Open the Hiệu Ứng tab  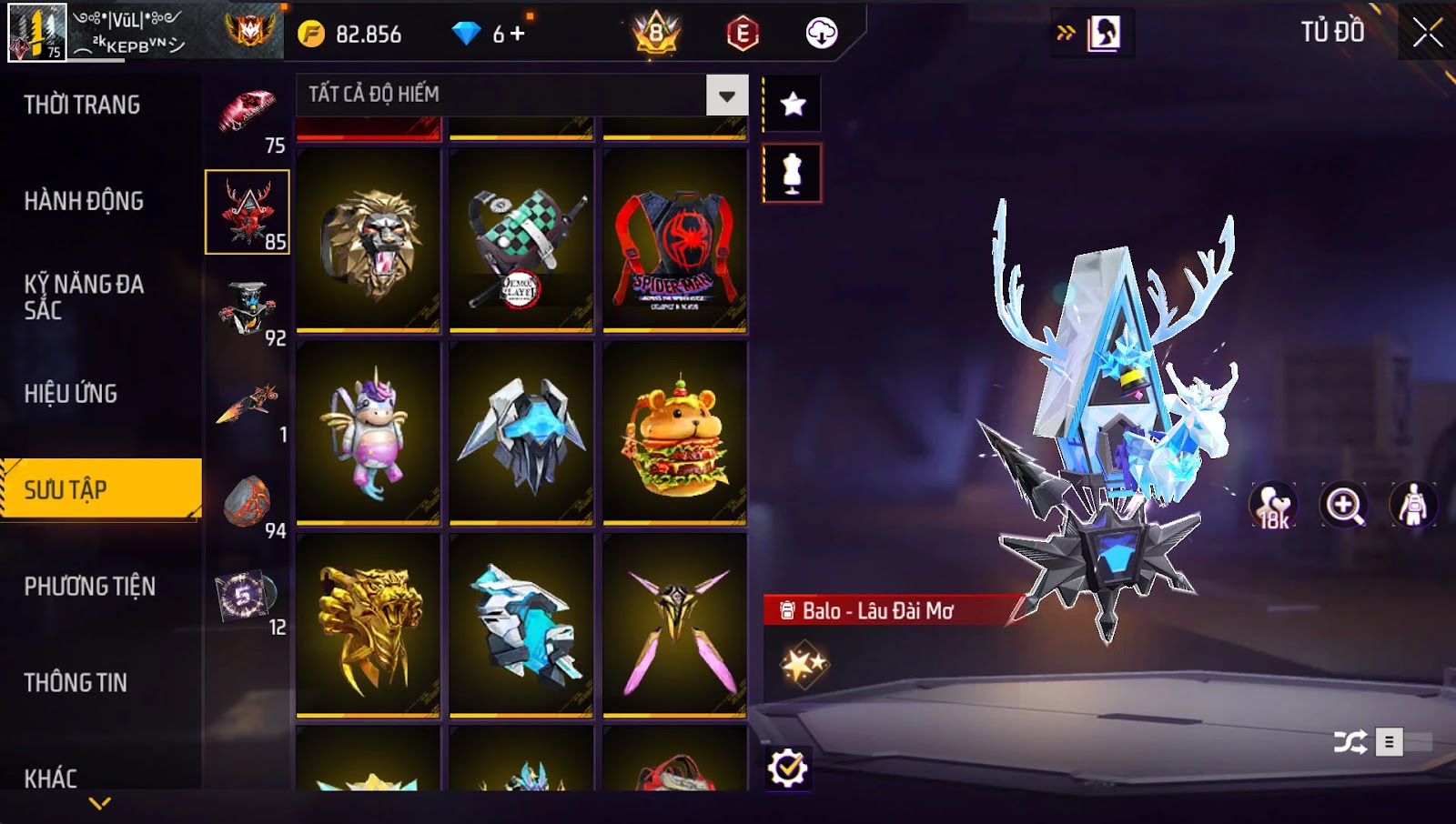(71, 394)
